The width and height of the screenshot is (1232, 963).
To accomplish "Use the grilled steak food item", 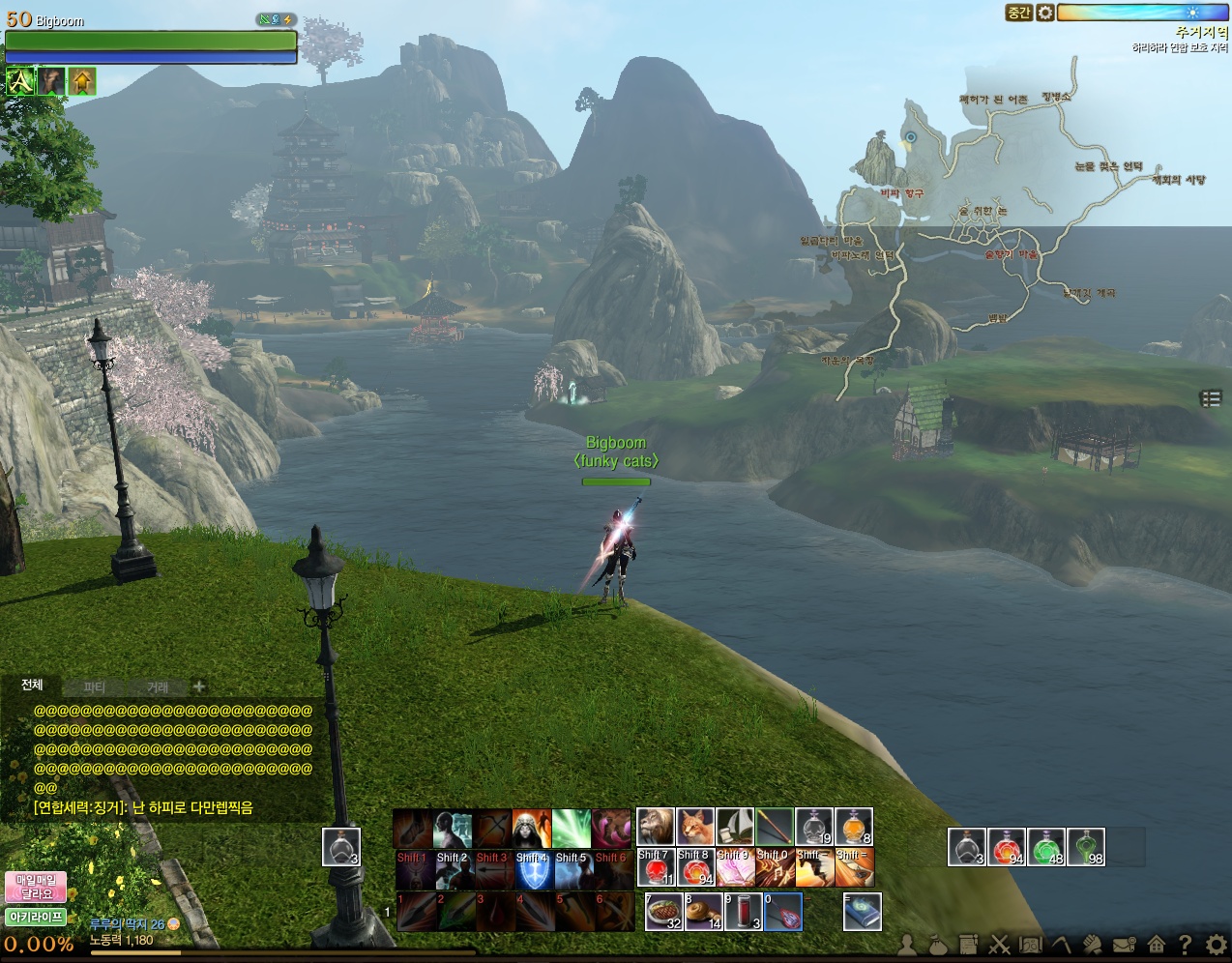I will (x=663, y=912).
